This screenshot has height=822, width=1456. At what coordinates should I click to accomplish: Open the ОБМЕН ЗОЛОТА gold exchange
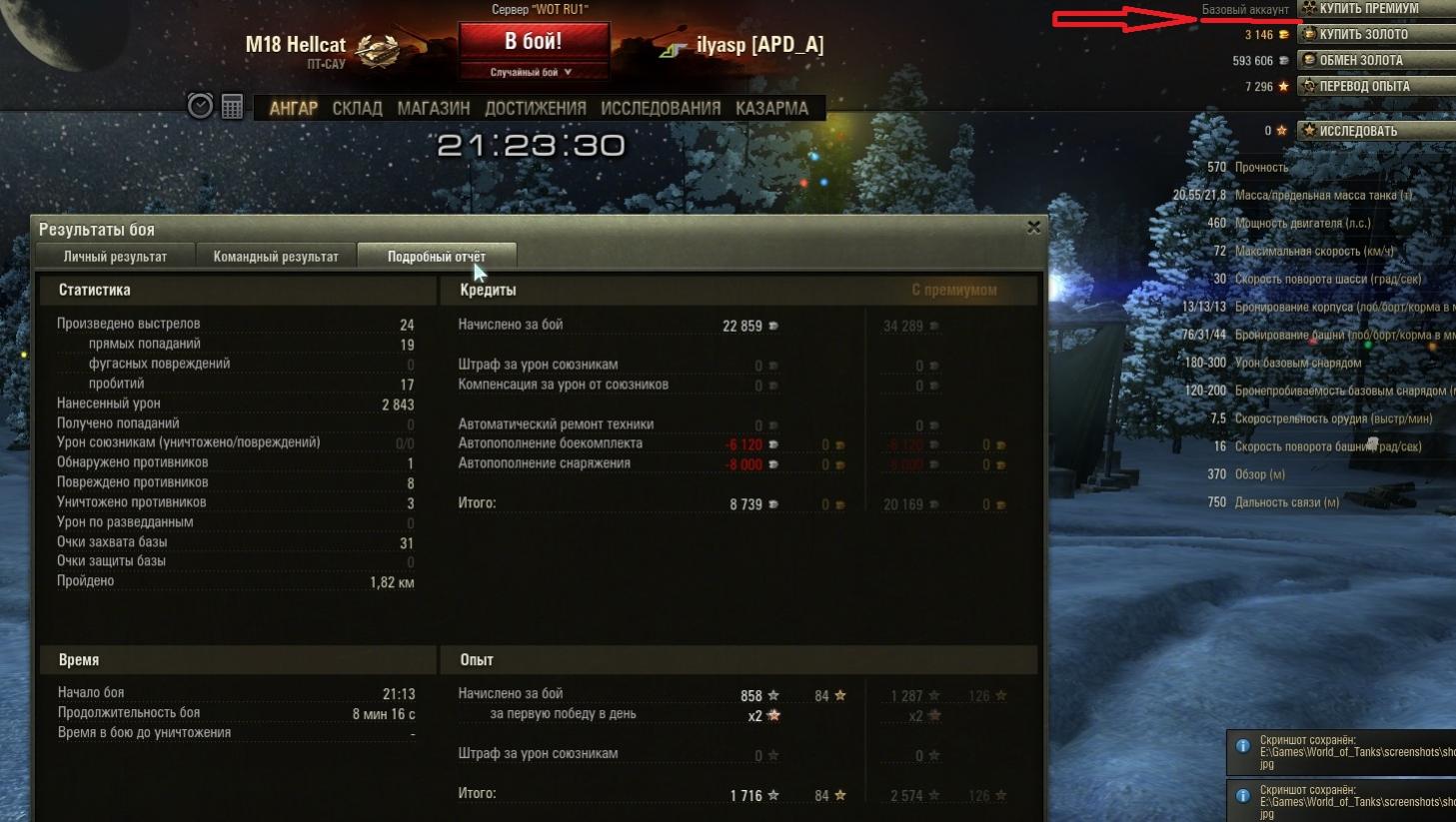tap(1375, 60)
